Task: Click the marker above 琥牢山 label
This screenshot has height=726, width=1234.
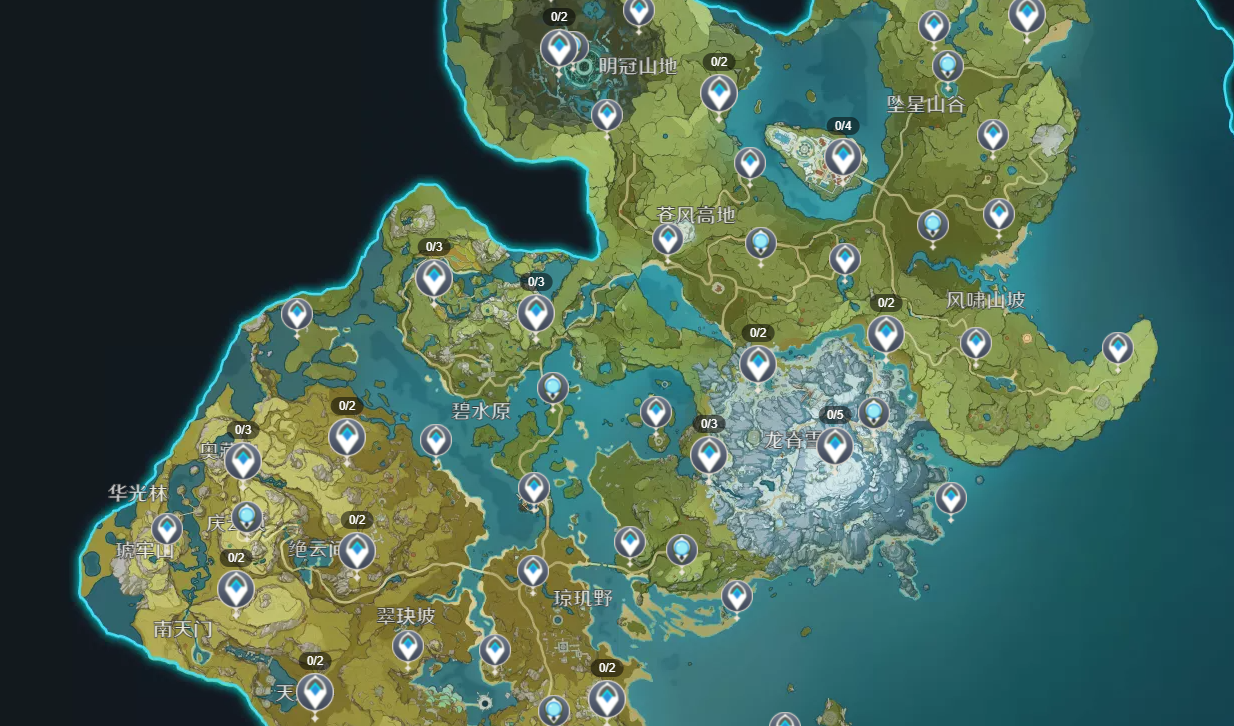Action: [x=167, y=529]
